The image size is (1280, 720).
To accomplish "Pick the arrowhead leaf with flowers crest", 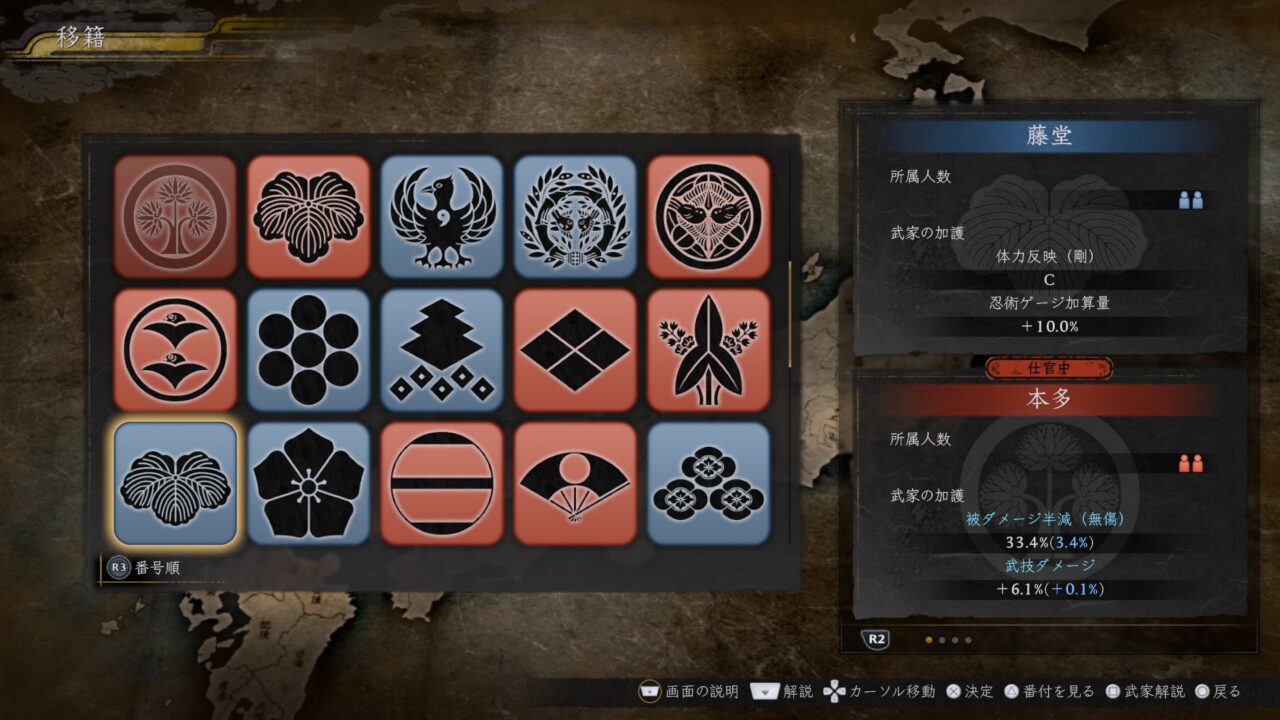I will [708, 350].
